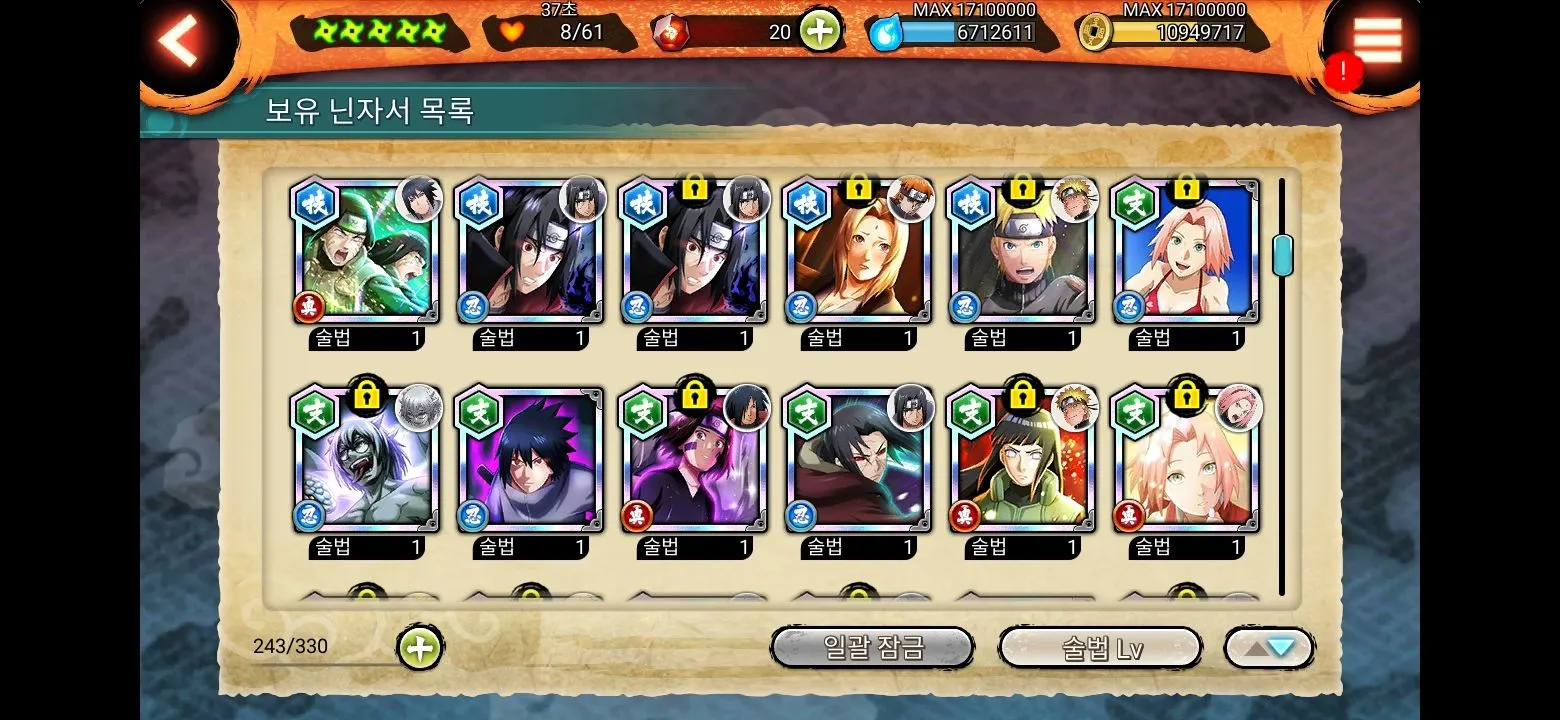Pick the pink-haired Sakura portrait card
The height and width of the screenshot is (720, 1560).
[x=1186, y=460]
